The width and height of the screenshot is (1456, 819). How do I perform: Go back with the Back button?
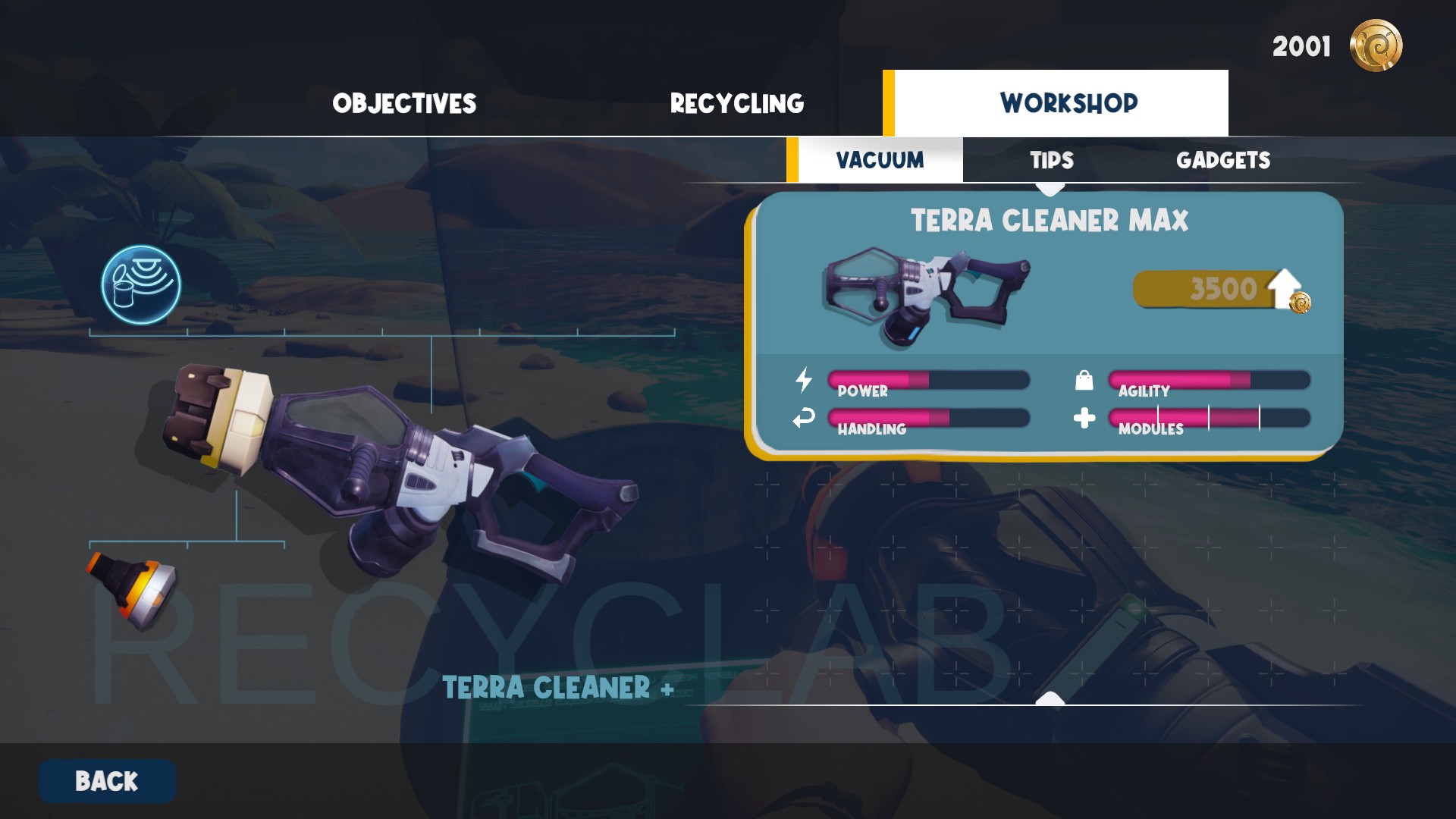[107, 781]
